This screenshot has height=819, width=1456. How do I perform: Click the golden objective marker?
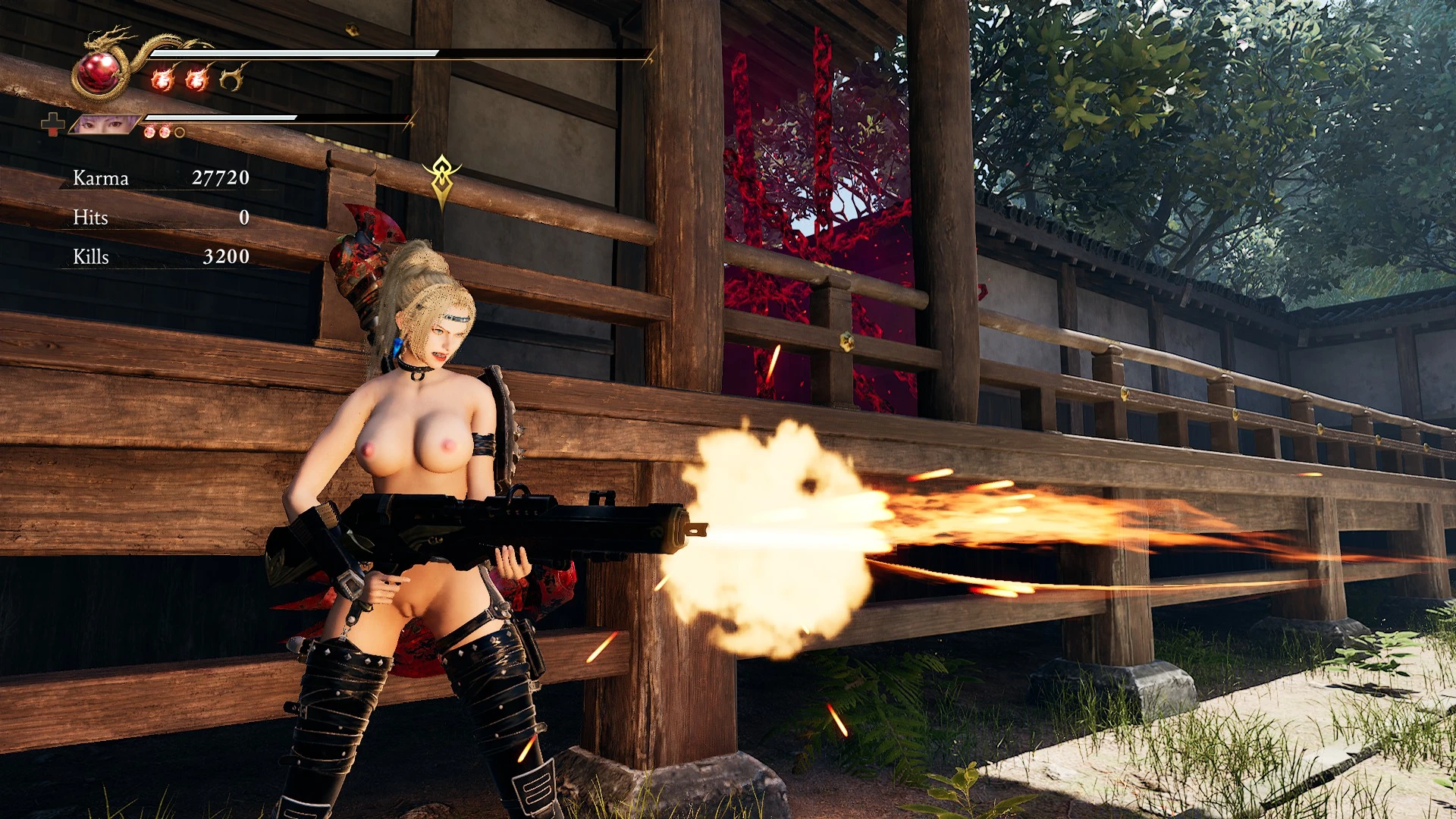coord(441,180)
